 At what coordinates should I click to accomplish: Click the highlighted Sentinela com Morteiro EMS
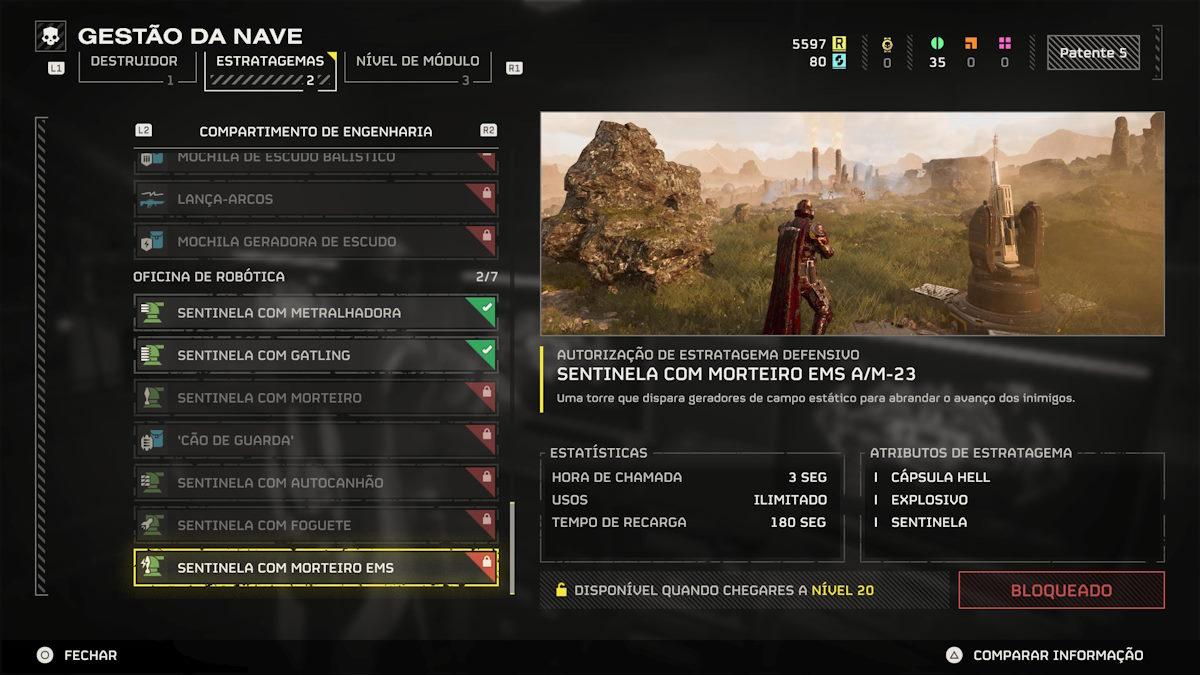315,568
